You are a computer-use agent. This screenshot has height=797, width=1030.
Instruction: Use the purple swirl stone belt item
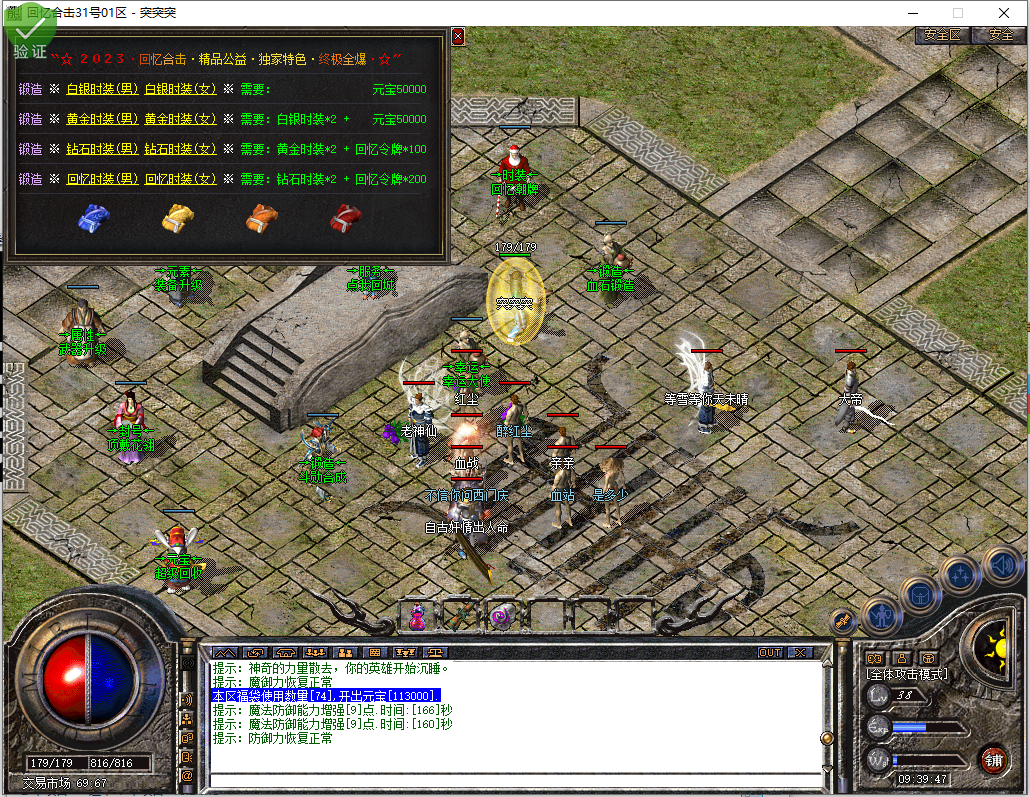(502, 615)
